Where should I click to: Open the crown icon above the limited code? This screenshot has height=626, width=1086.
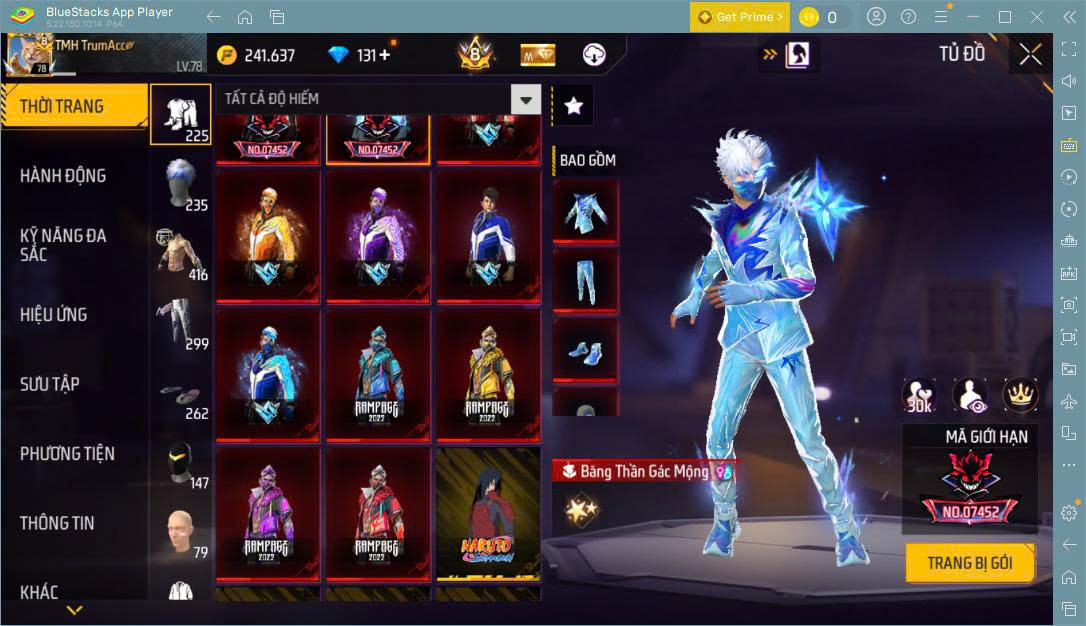coord(1020,396)
